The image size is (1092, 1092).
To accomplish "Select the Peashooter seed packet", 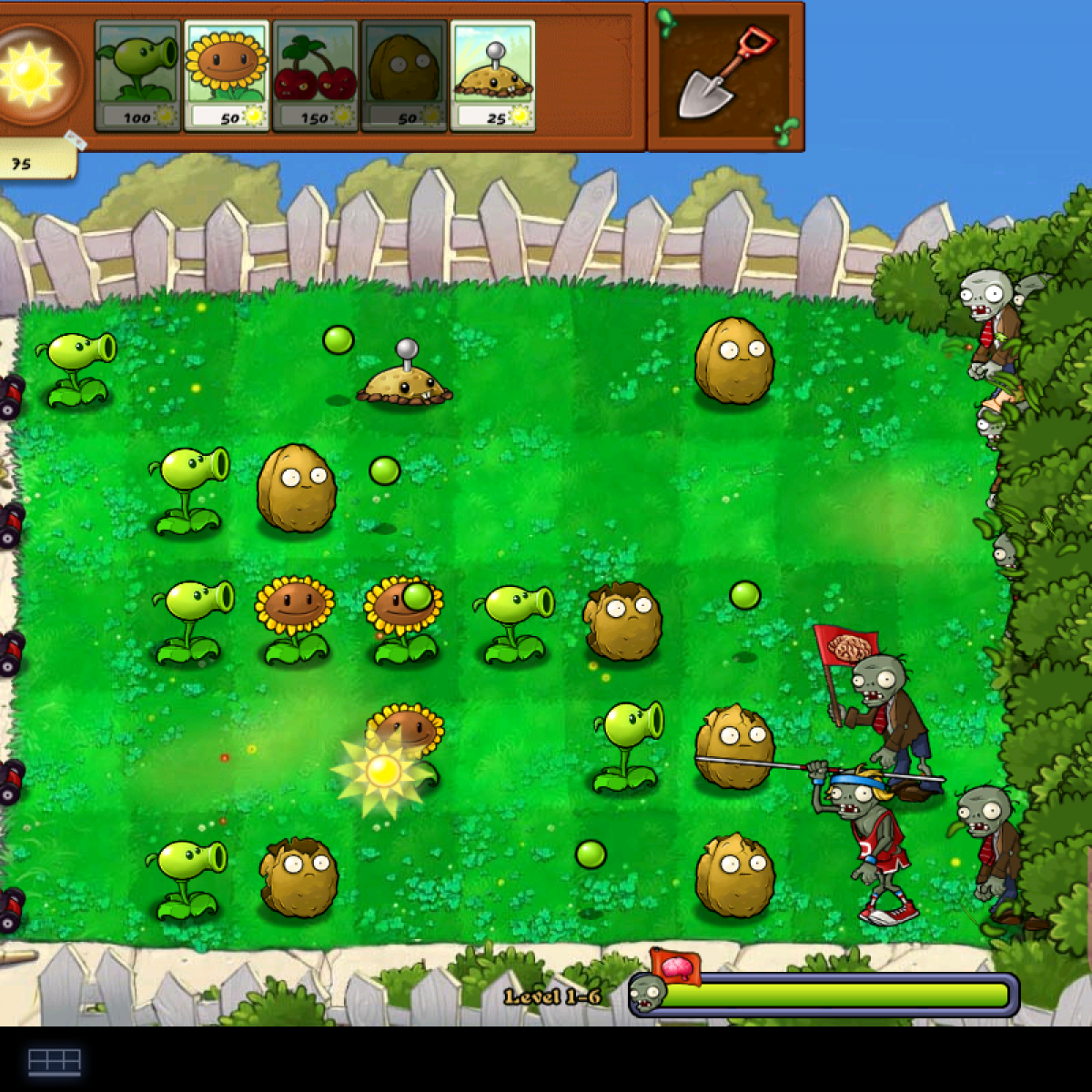I will tap(137, 76).
